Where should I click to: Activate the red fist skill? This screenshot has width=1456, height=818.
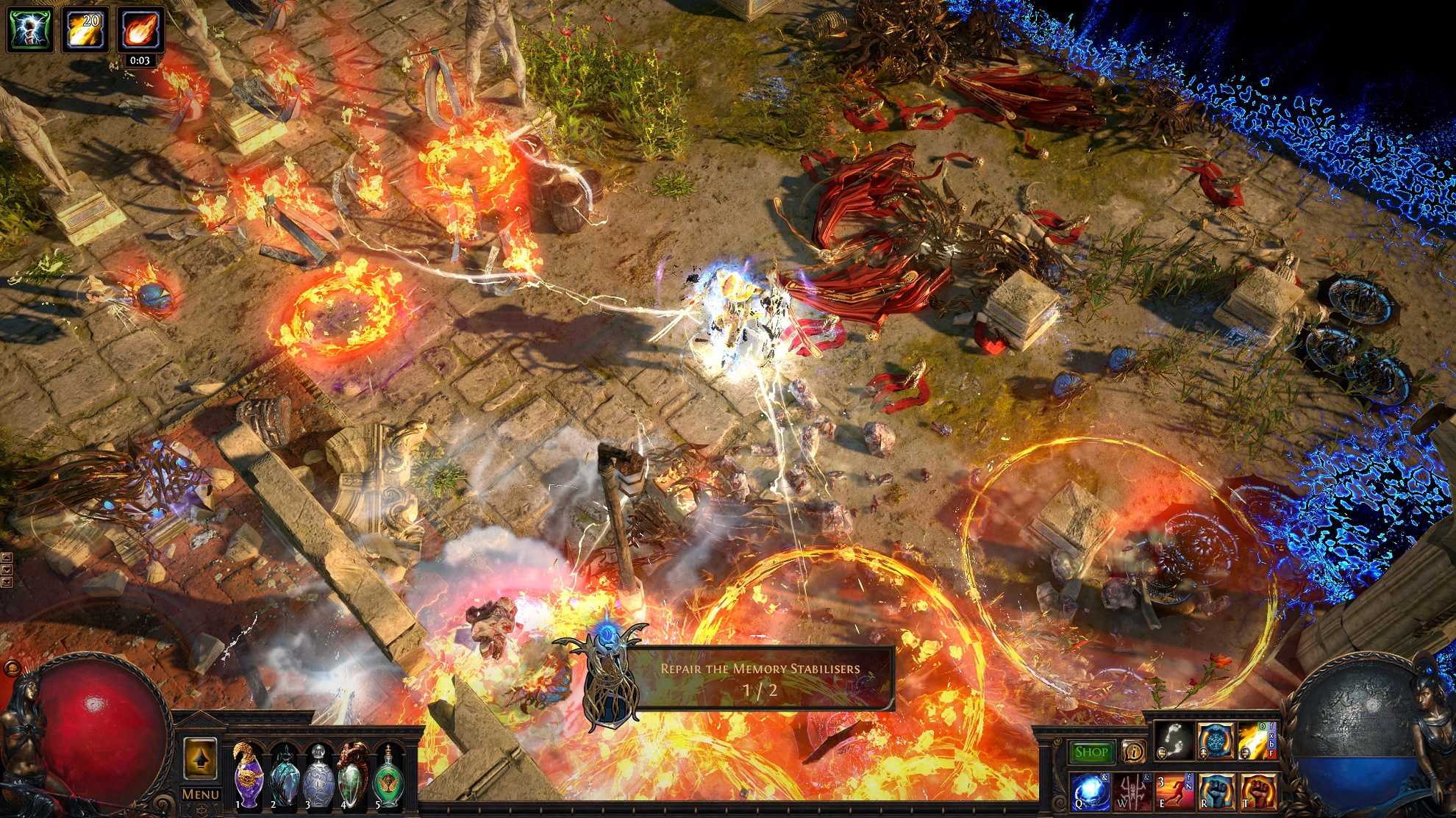click(x=1258, y=792)
